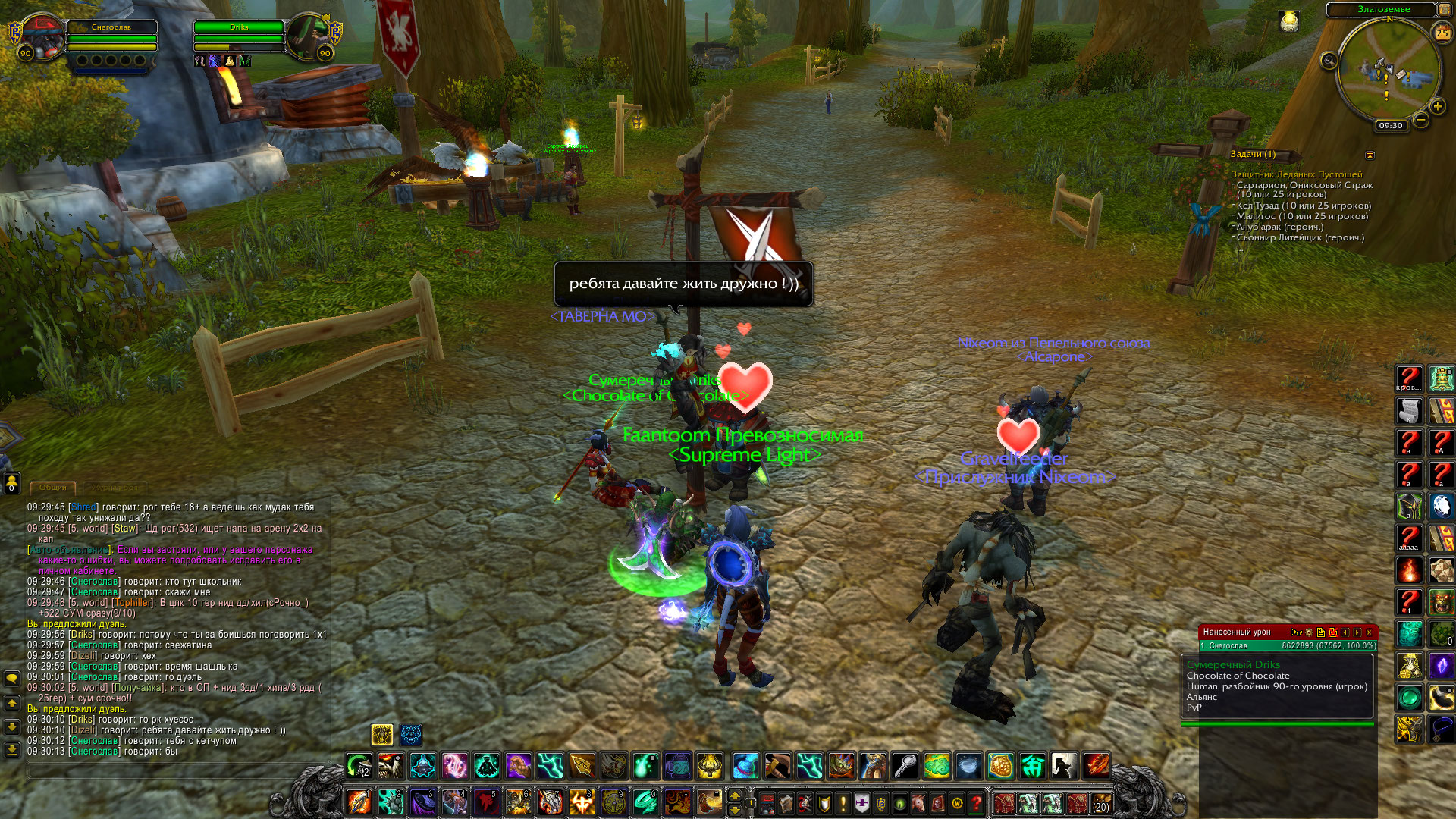Switch to the Общий chat tab
Screen dimensions: 1456x819
click(x=53, y=488)
